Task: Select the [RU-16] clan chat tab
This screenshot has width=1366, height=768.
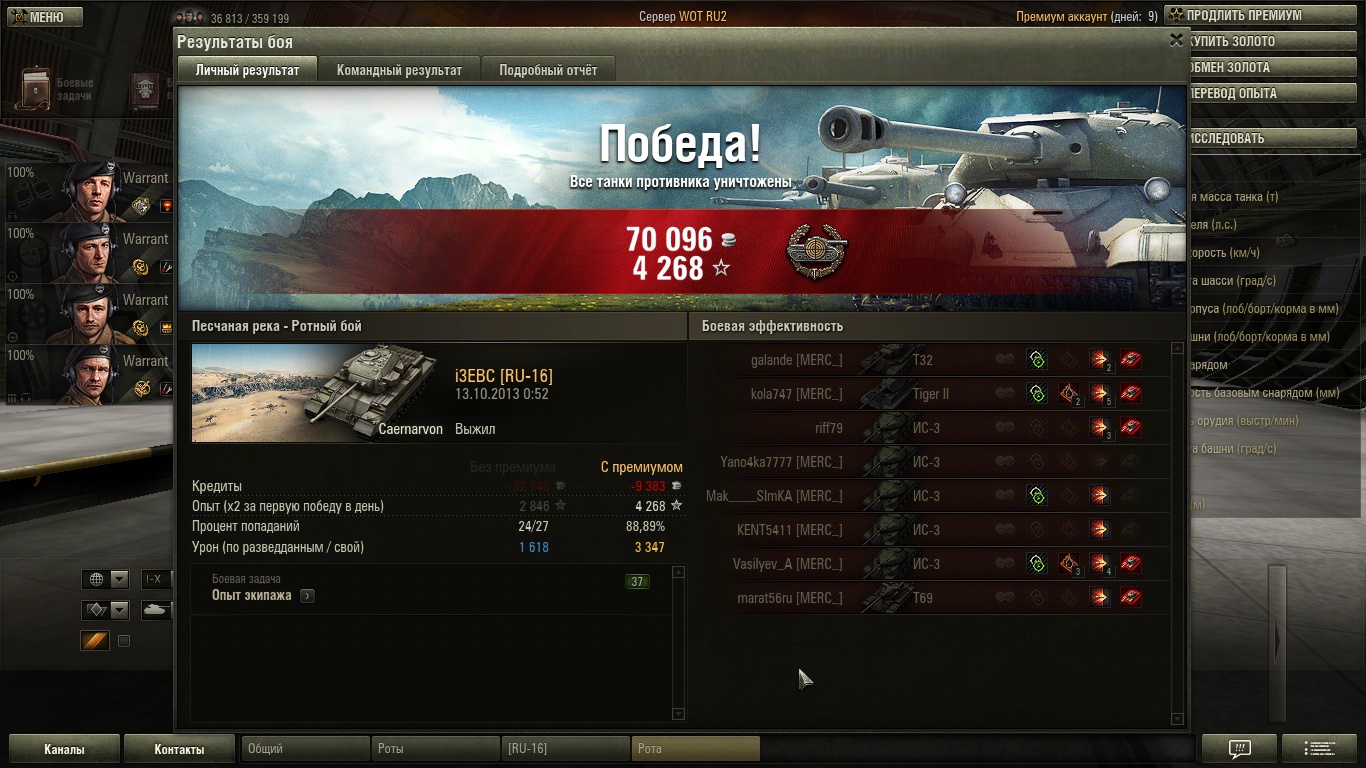Action: tap(565, 748)
